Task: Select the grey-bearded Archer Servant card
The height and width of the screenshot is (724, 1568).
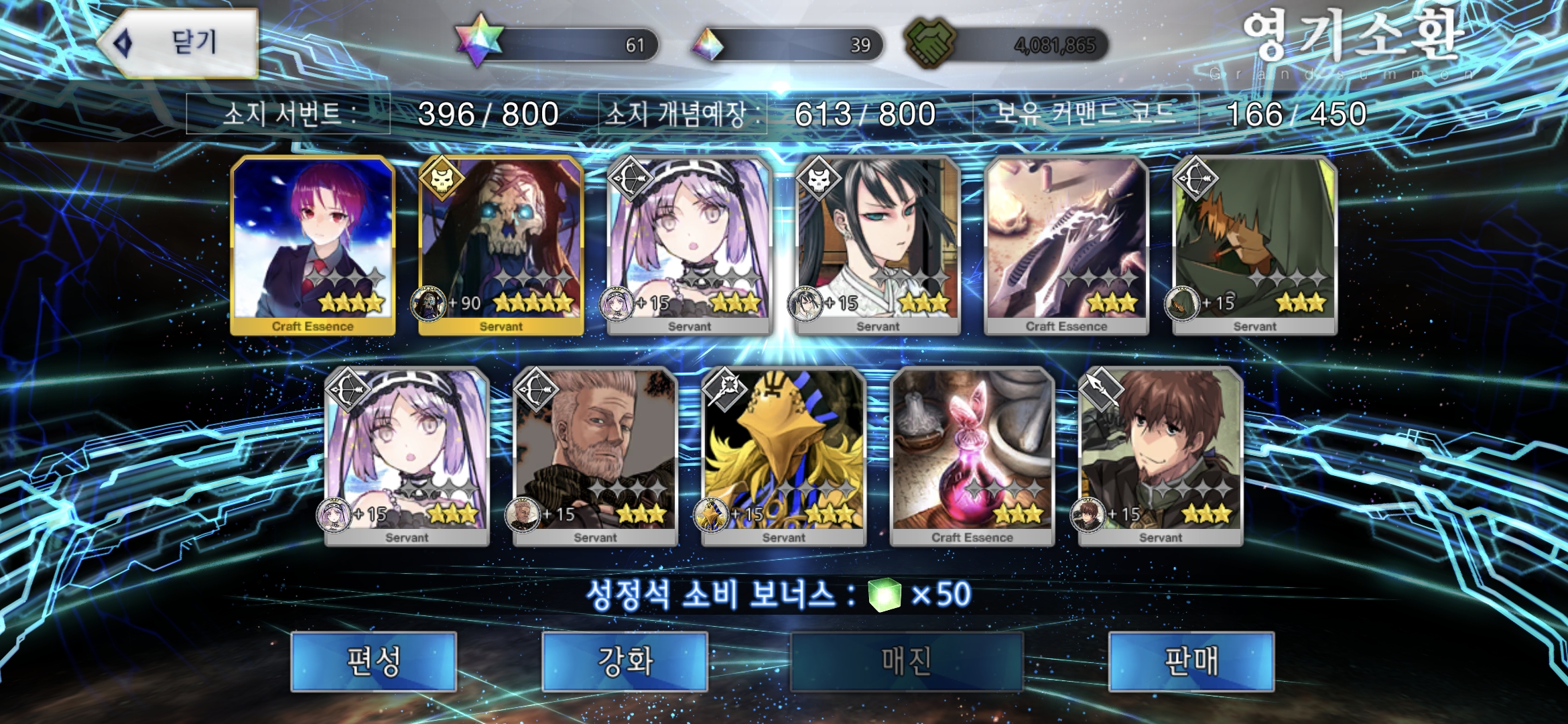Action: 595,457
